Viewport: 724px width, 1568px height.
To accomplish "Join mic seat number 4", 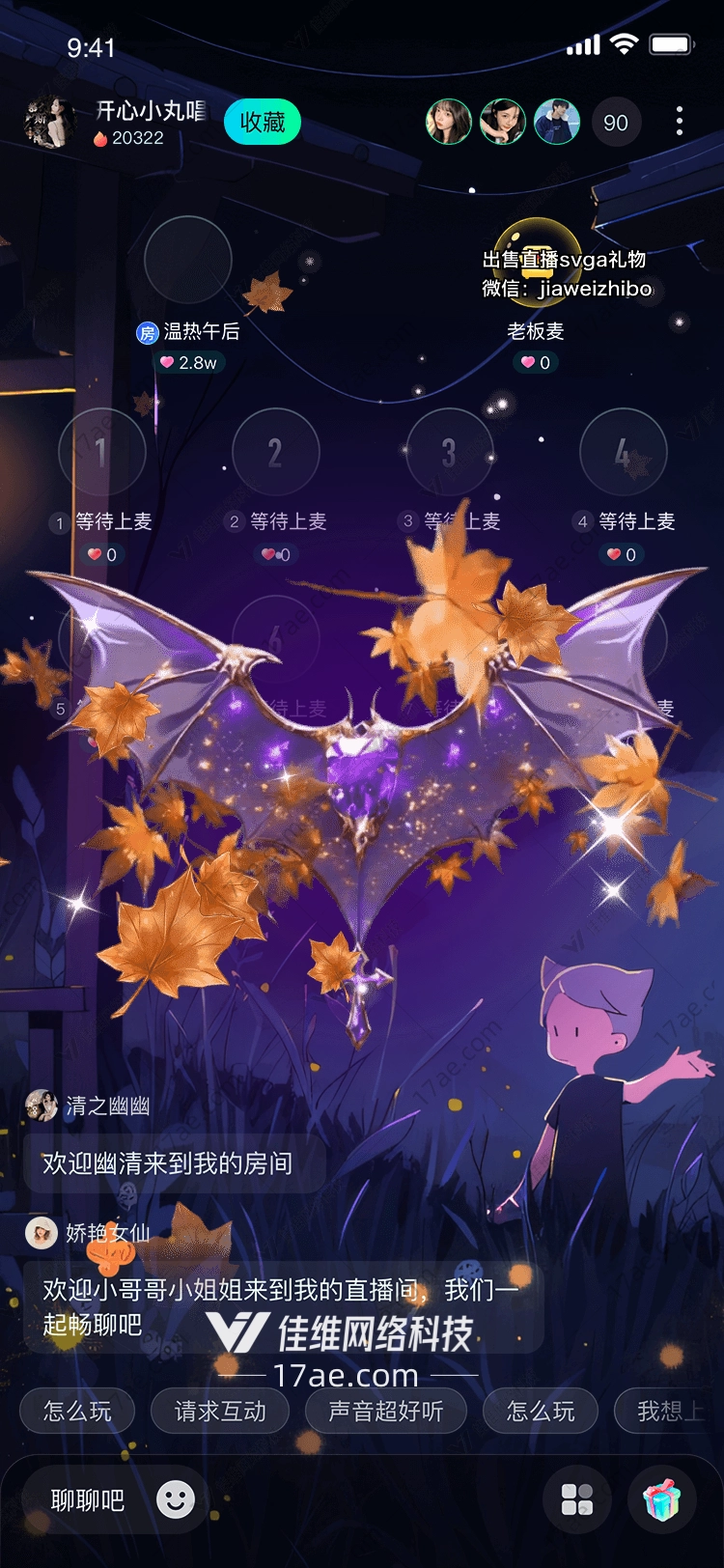I will tap(624, 452).
